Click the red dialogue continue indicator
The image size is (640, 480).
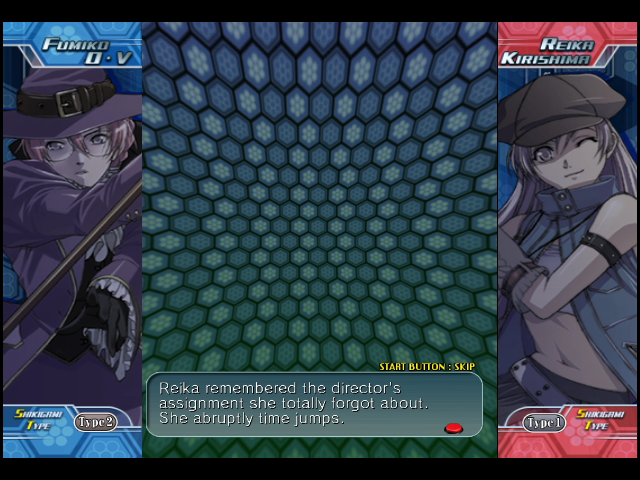point(453,428)
